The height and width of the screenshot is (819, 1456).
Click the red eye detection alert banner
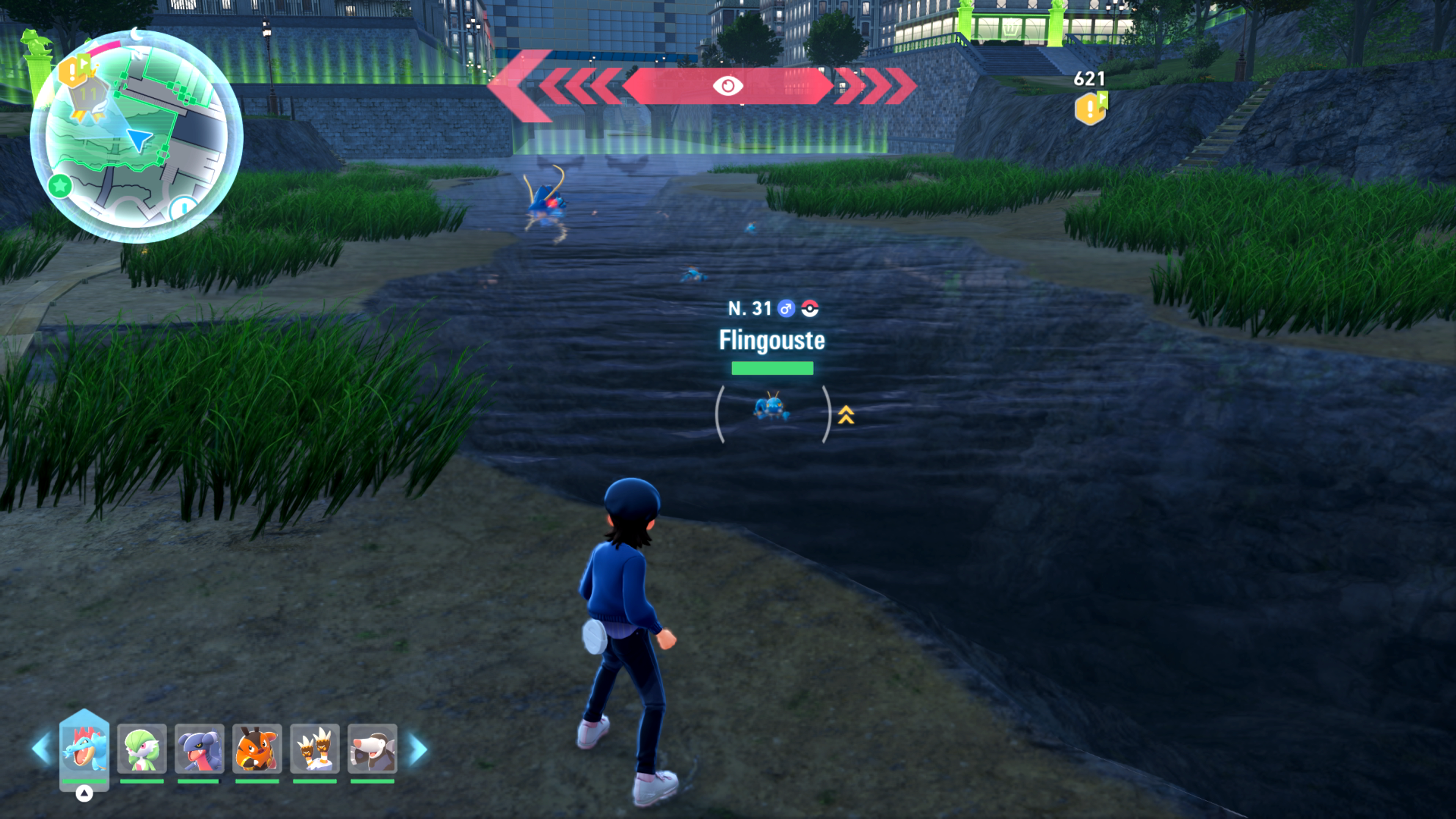728,86
